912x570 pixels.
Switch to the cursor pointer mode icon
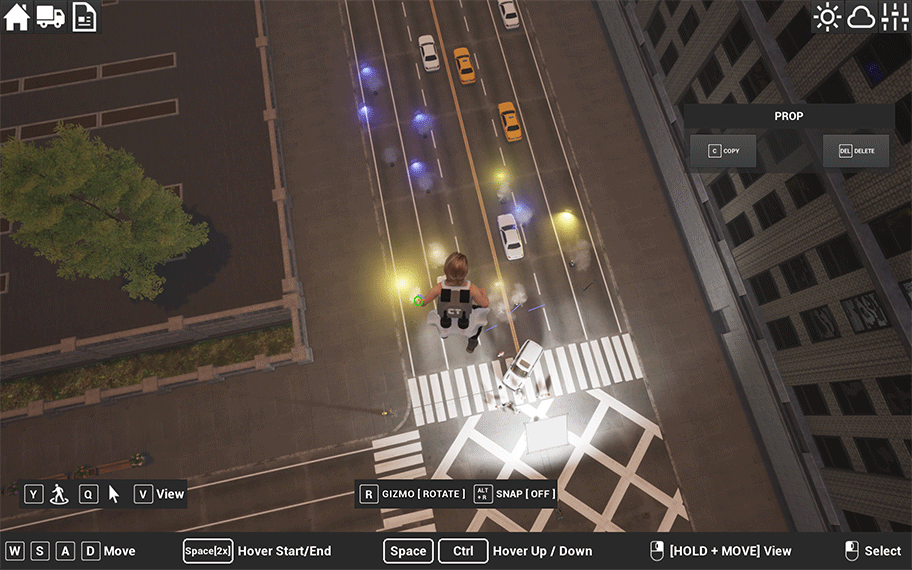point(114,494)
